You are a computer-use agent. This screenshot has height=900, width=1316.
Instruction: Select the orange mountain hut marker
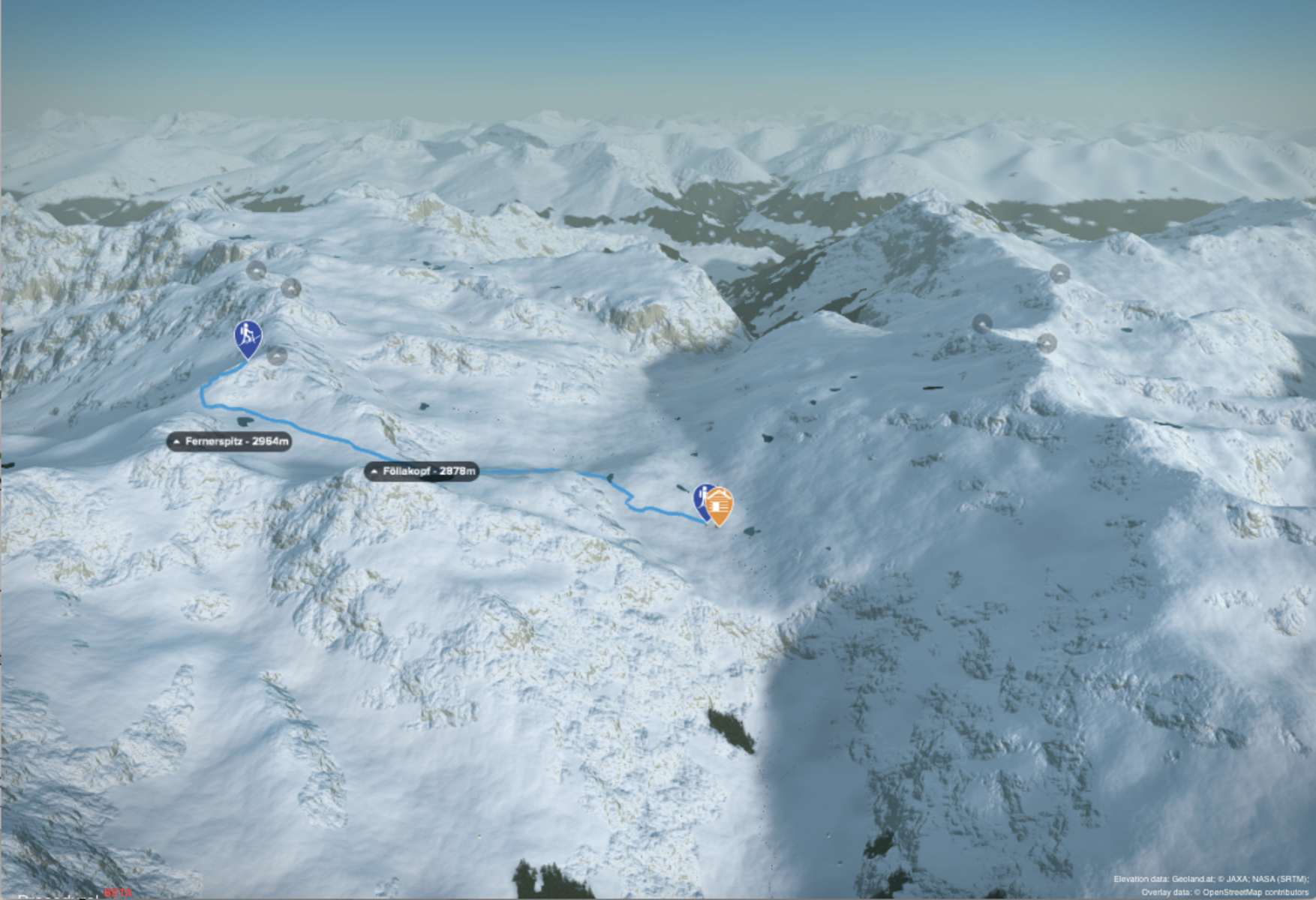[x=720, y=505]
